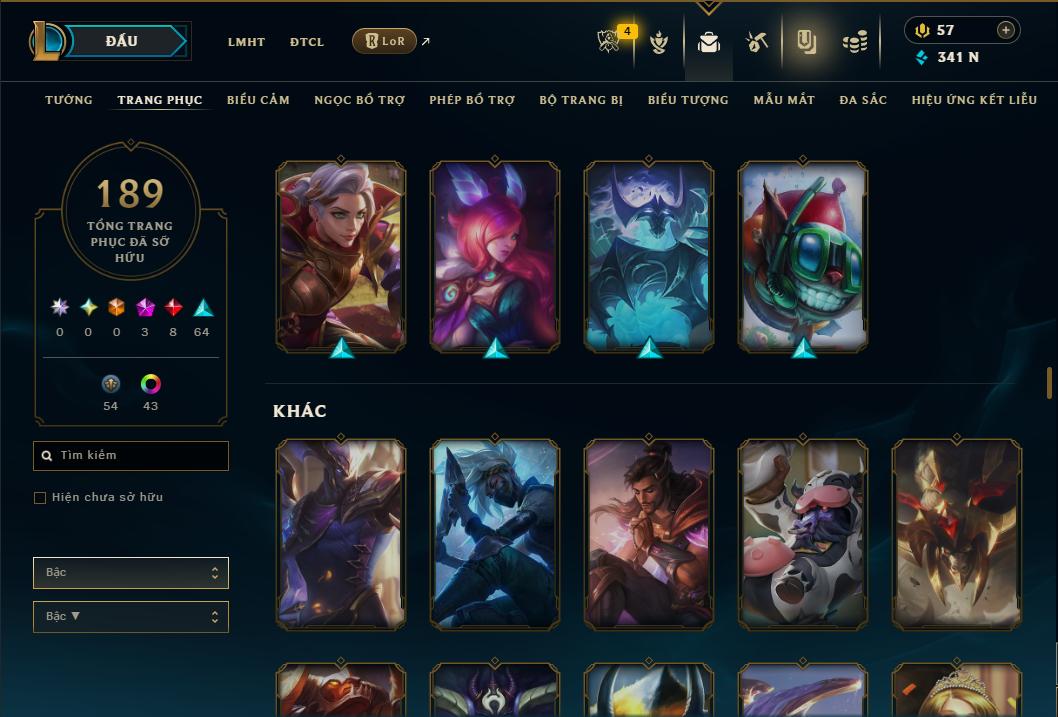Open the hammer crafting icon in top bar
Viewport: 1058px width, 717px height.
click(x=757, y=42)
